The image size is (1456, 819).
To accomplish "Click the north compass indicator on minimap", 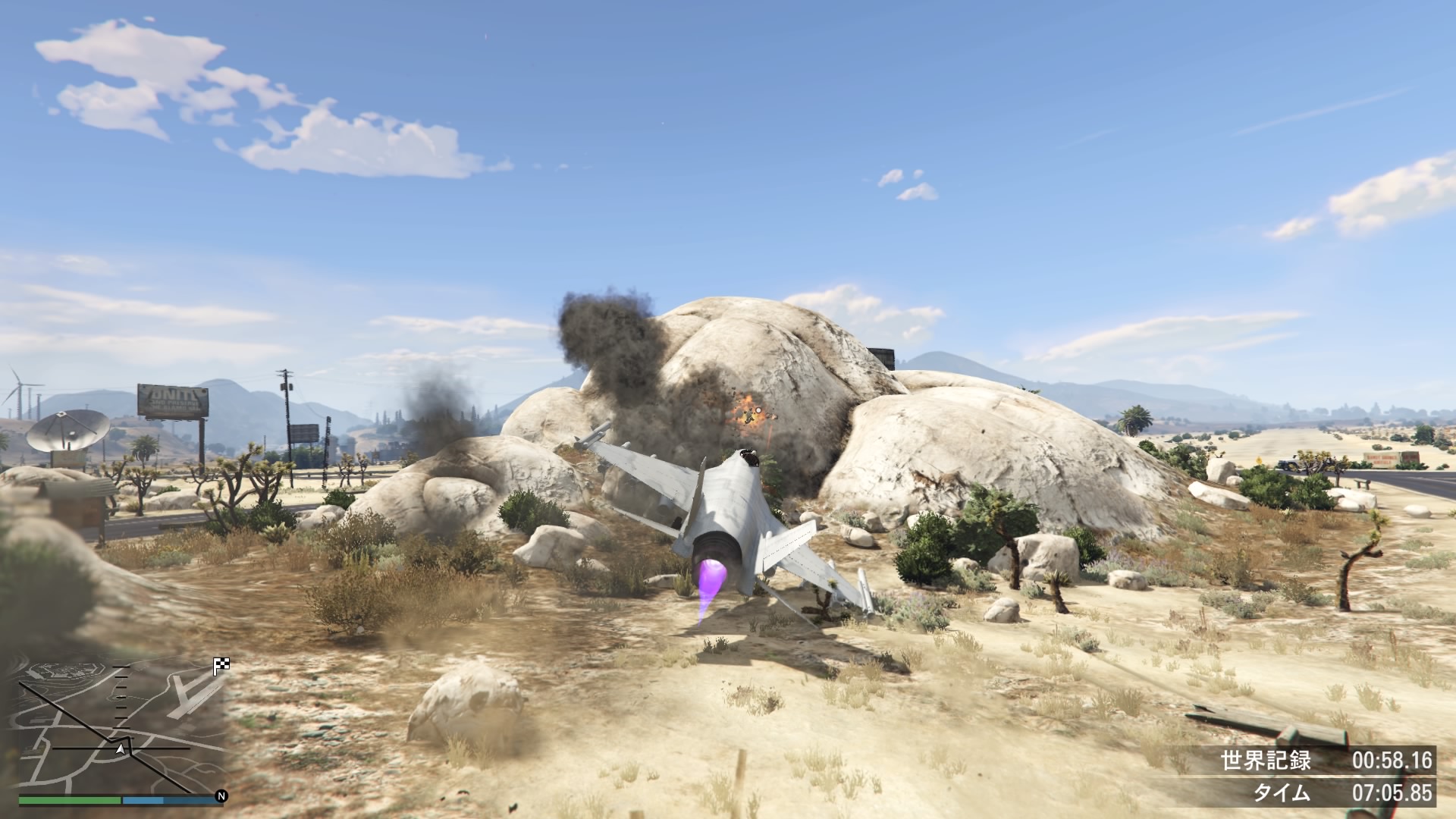I will pos(221,796).
